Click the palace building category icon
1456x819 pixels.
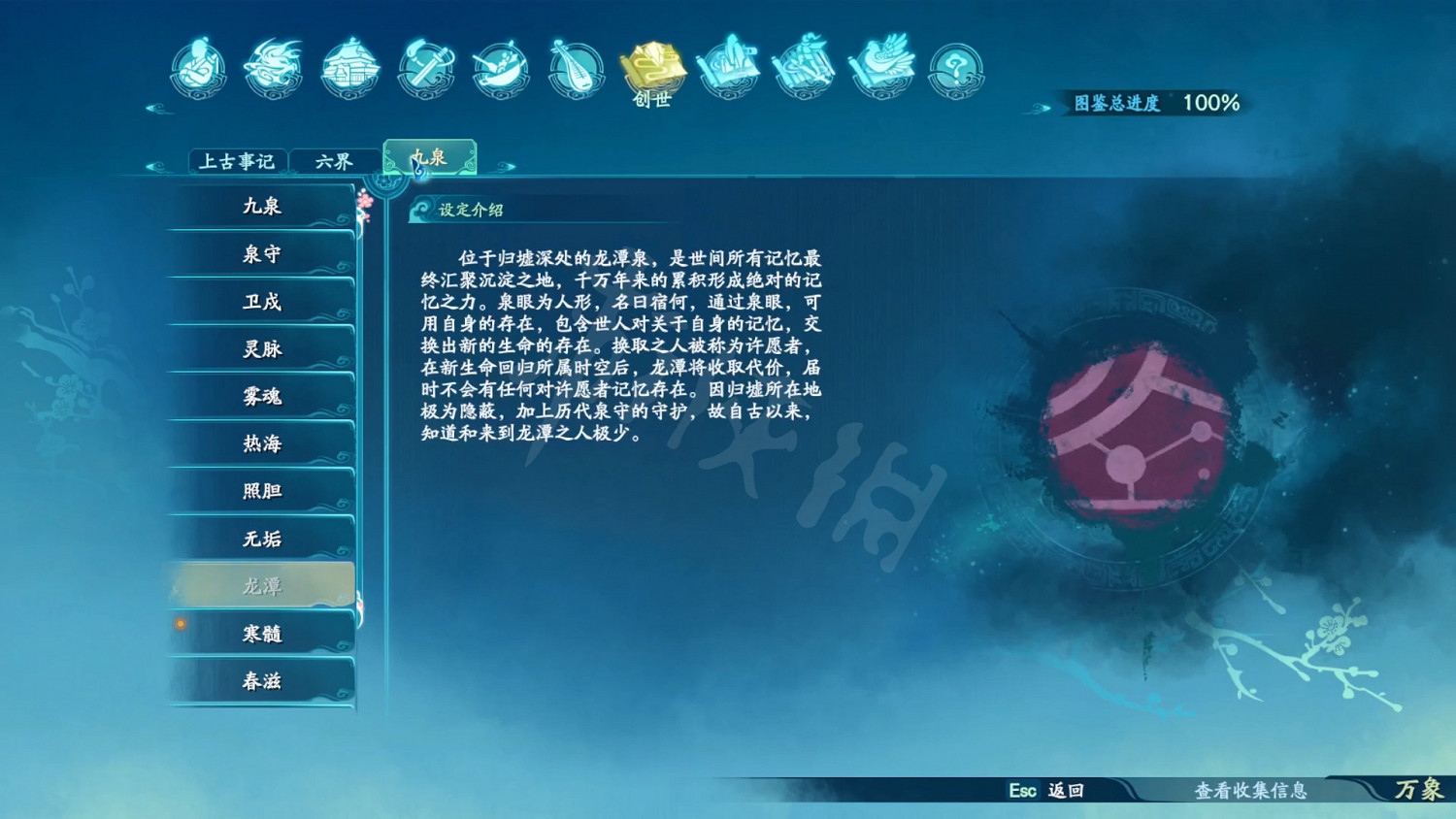tap(347, 68)
